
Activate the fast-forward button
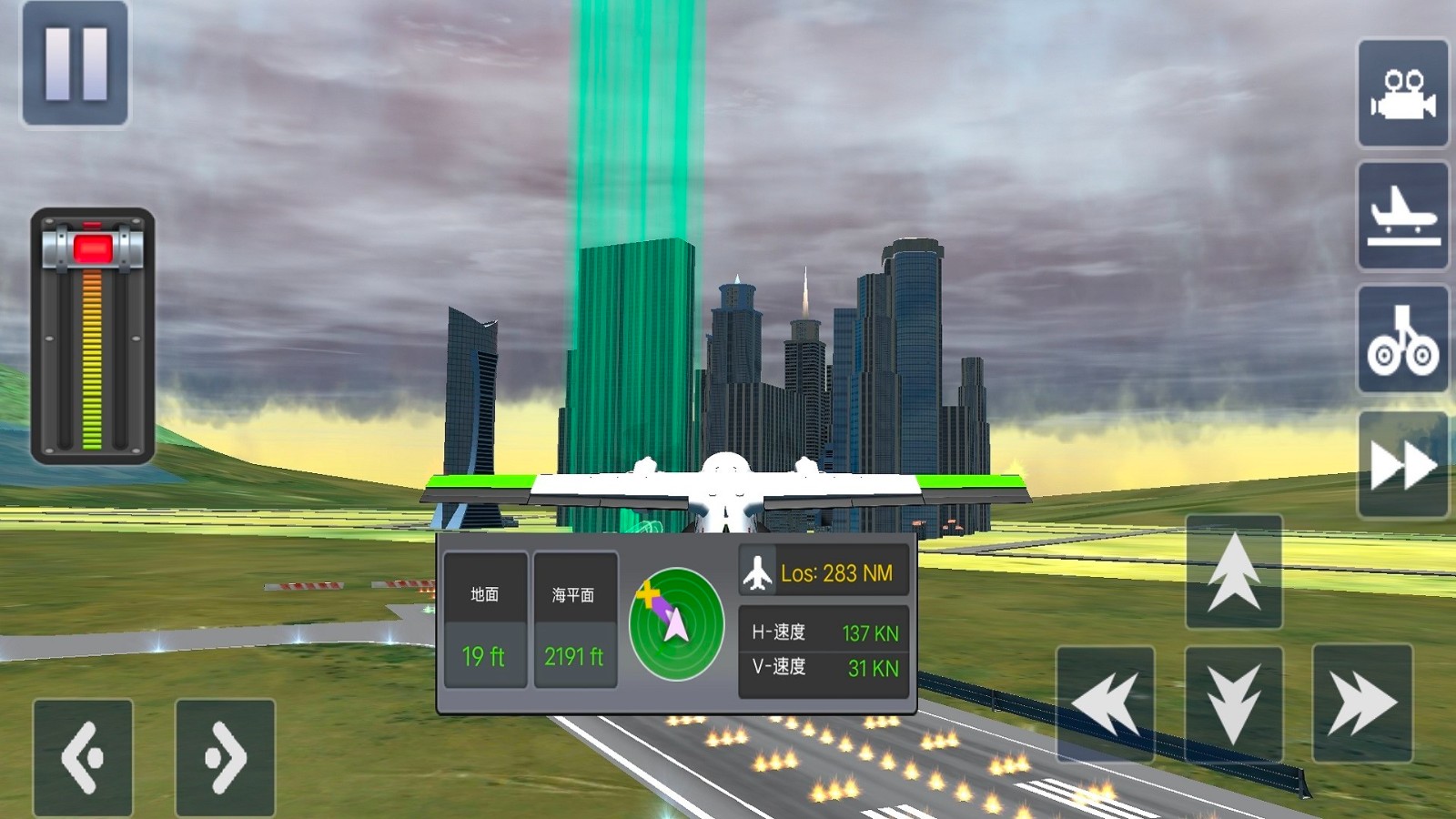coord(1402,464)
